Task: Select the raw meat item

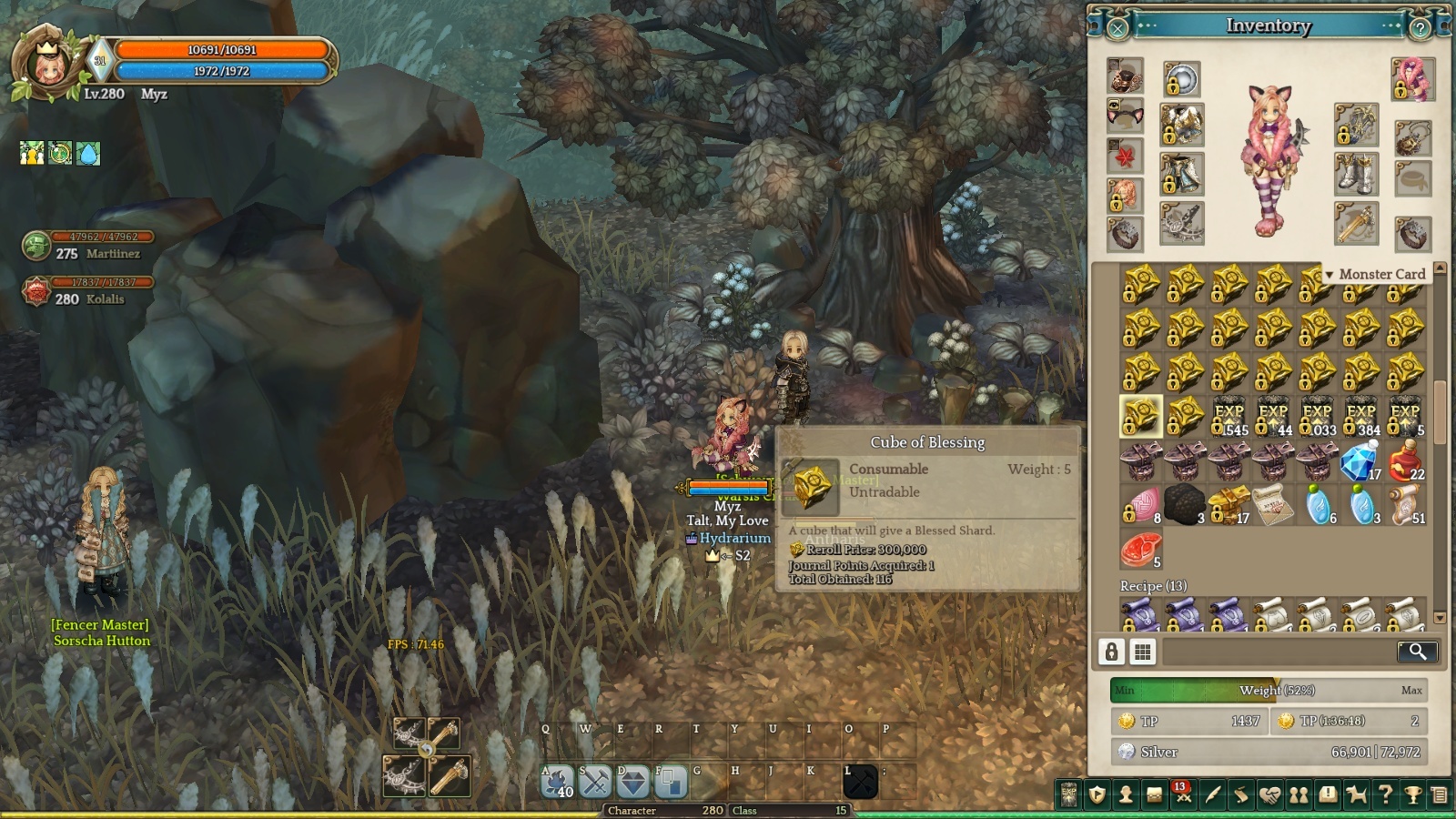Action: [1140, 550]
